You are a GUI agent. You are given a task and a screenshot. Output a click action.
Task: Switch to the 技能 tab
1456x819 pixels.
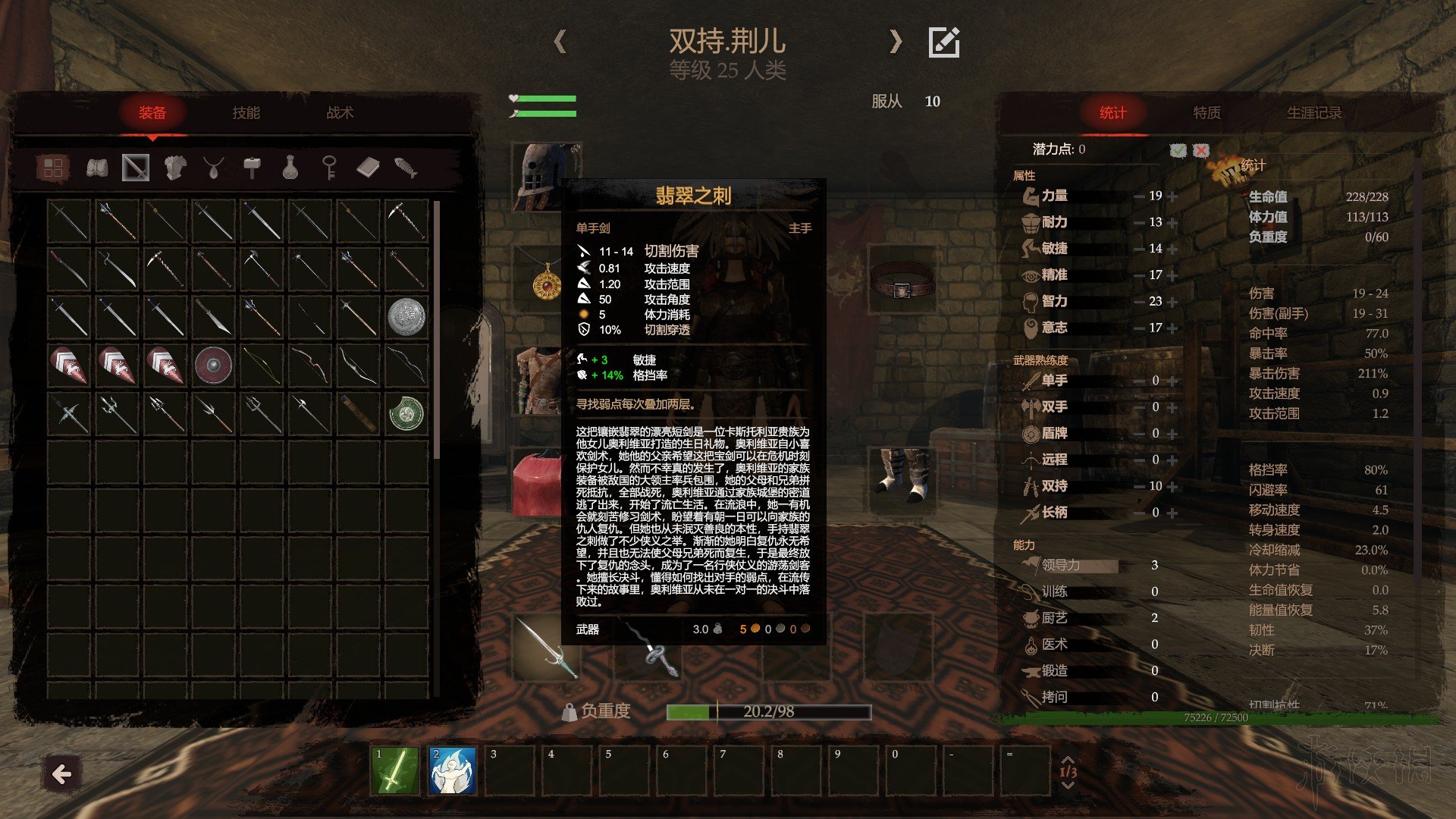tap(246, 113)
